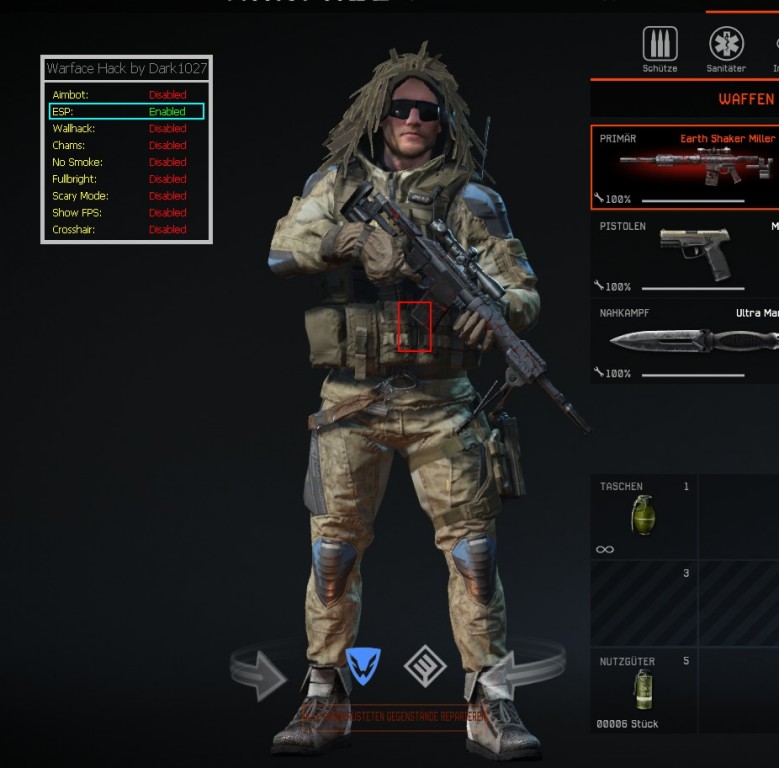Toggle Show FPS in the overlay

[126, 212]
